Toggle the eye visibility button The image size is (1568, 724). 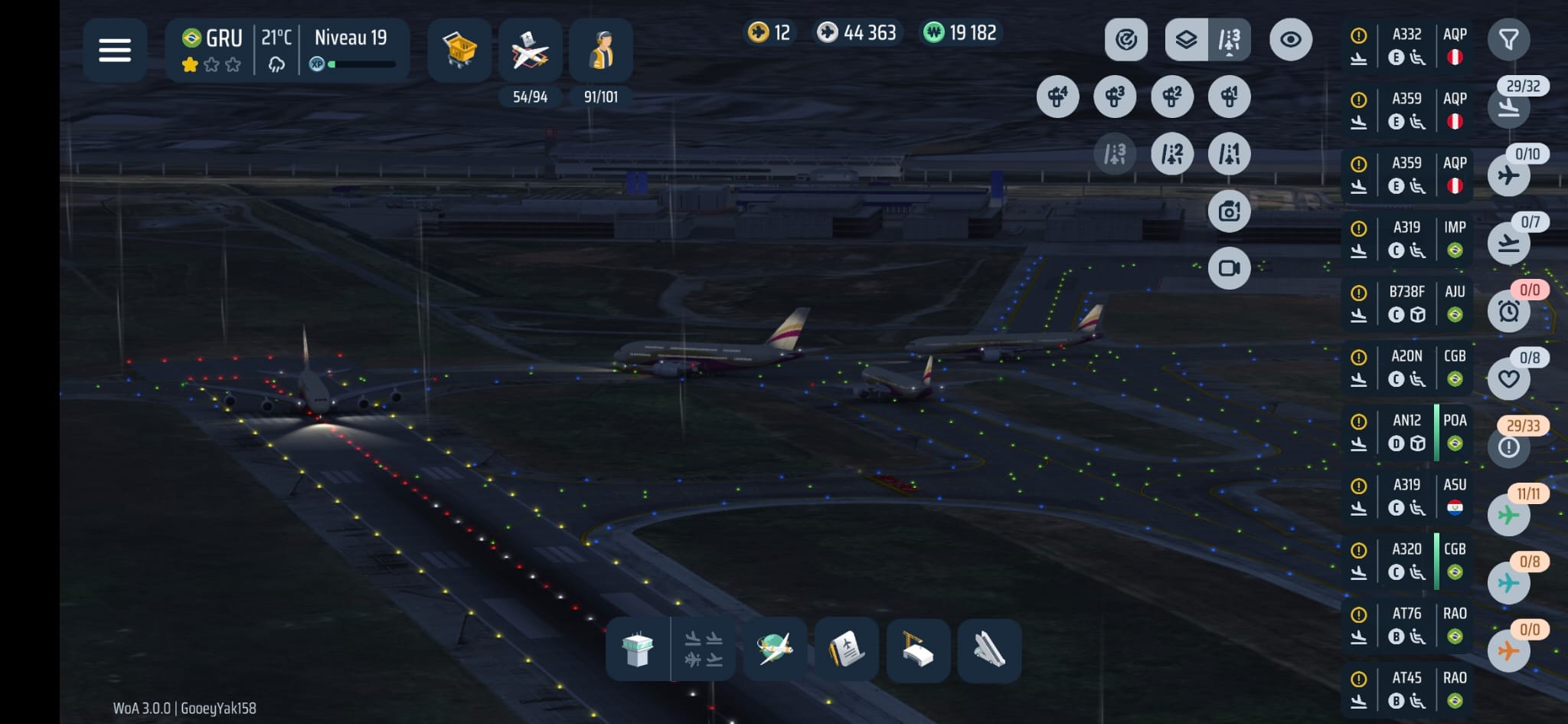1291,40
